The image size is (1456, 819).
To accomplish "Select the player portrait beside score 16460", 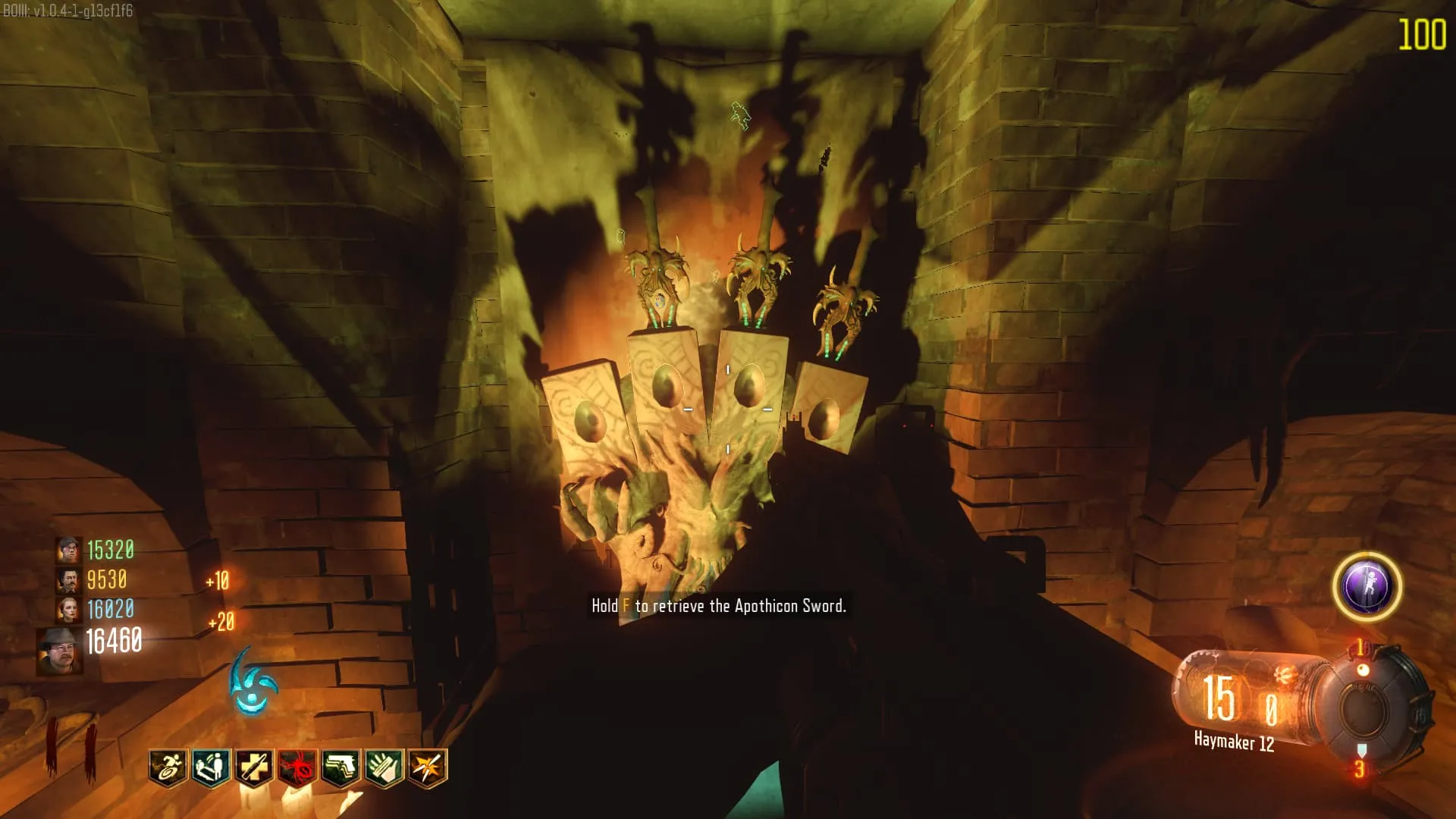I will click(x=60, y=651).
